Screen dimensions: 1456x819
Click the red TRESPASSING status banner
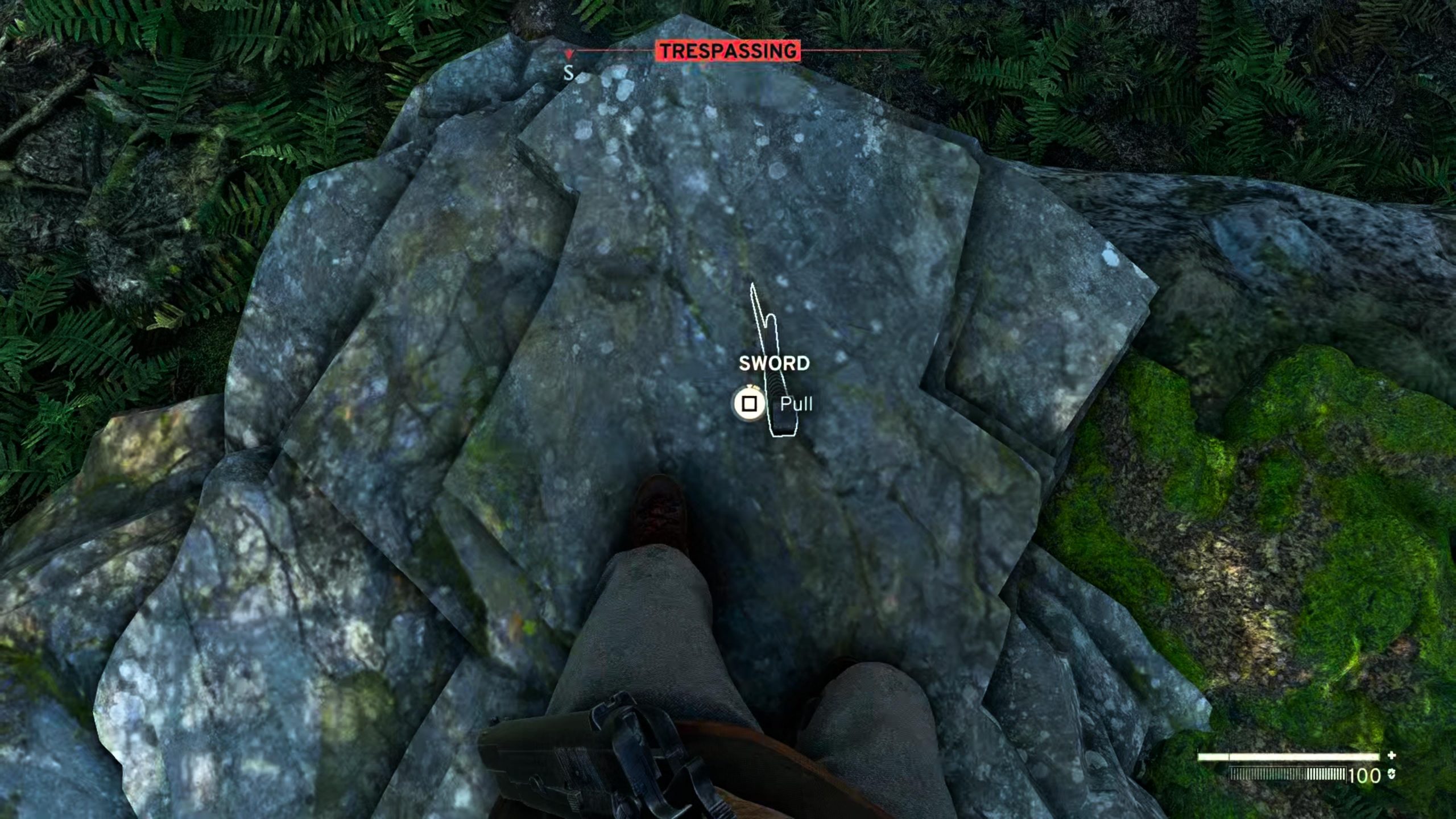click(x=728, y=51)
